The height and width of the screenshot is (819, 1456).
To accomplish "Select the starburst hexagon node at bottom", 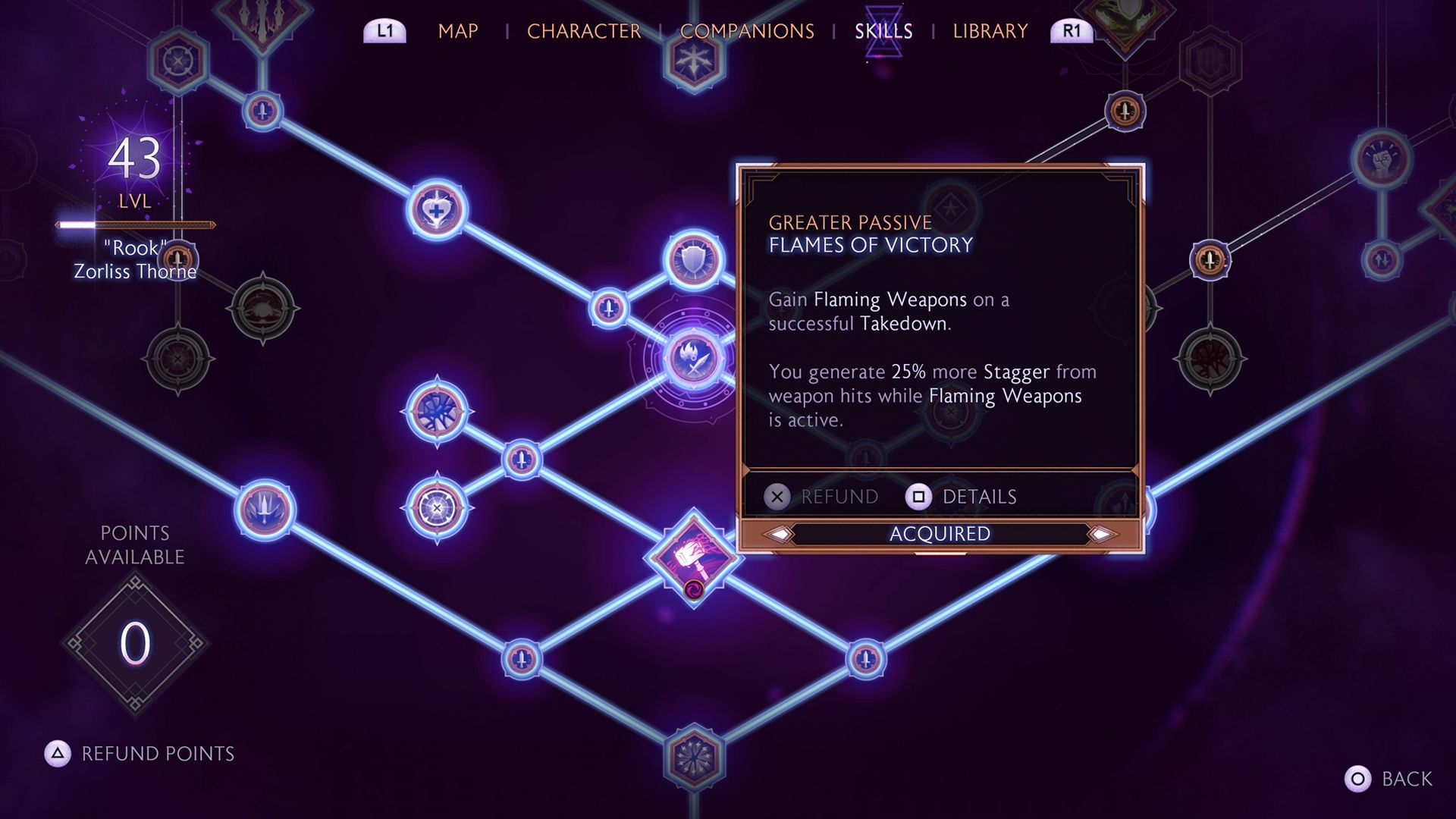I will pos(693,757).
